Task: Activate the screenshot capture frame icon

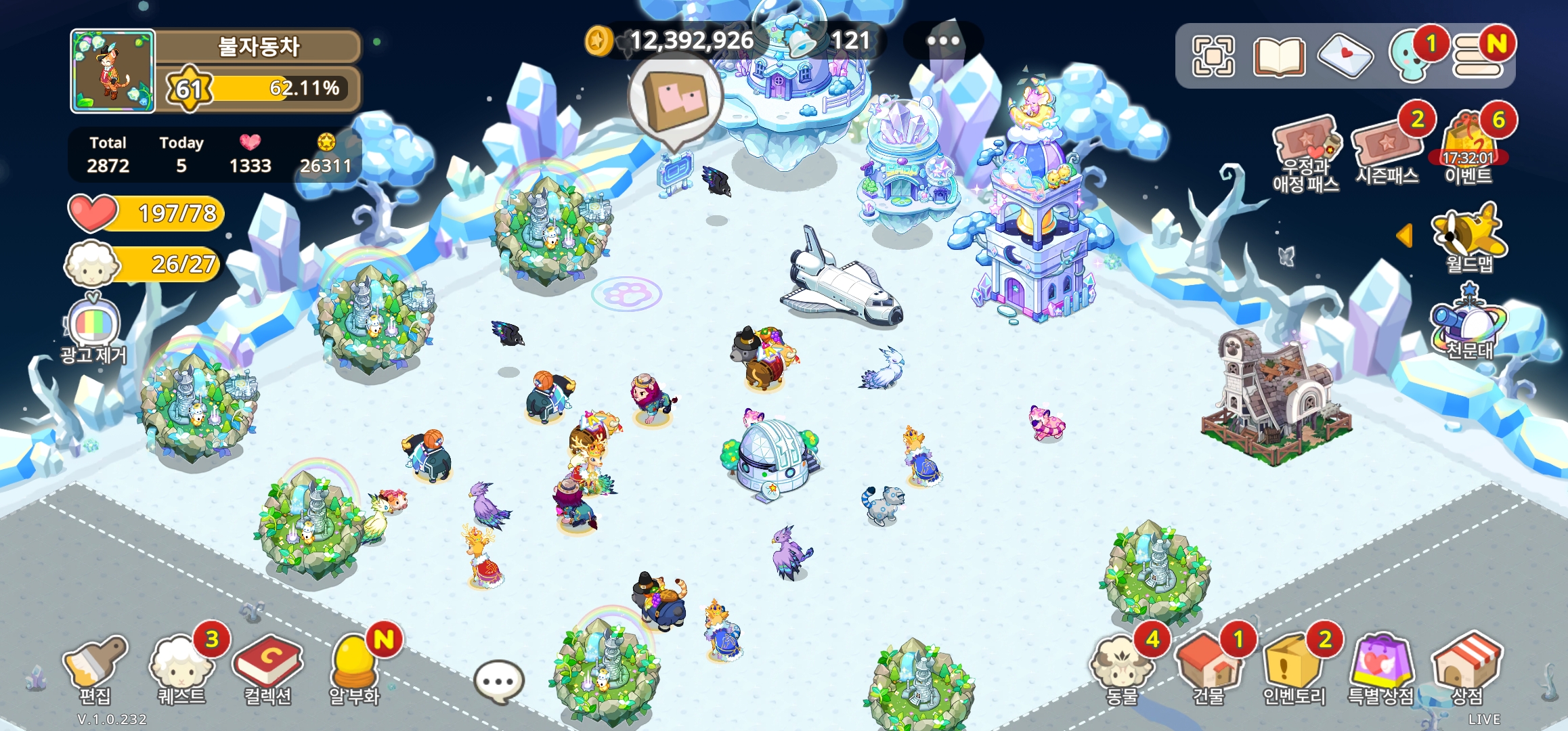Action: point(1213,56)
